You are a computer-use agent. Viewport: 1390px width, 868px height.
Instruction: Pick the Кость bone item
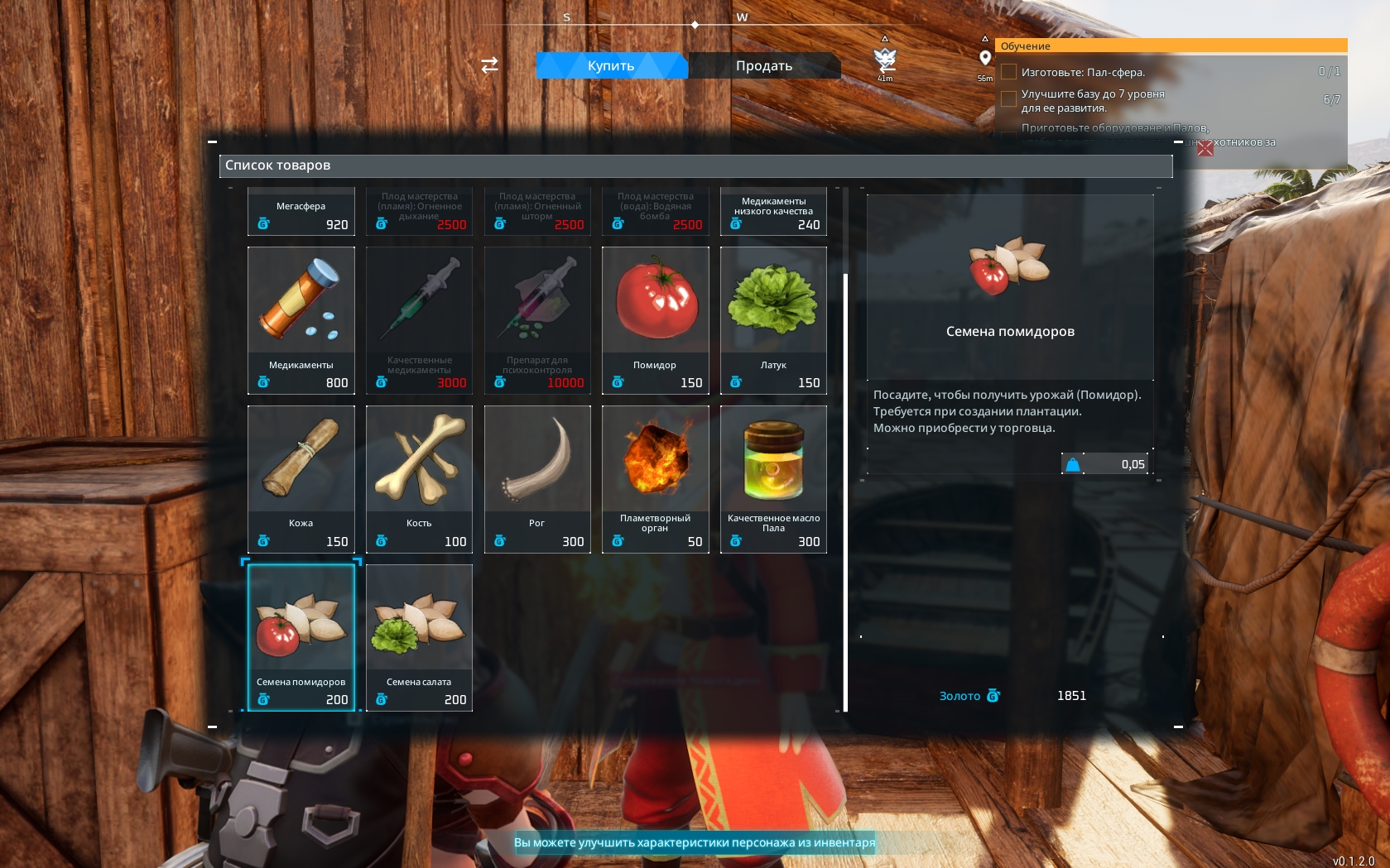[x=419, y=478]
